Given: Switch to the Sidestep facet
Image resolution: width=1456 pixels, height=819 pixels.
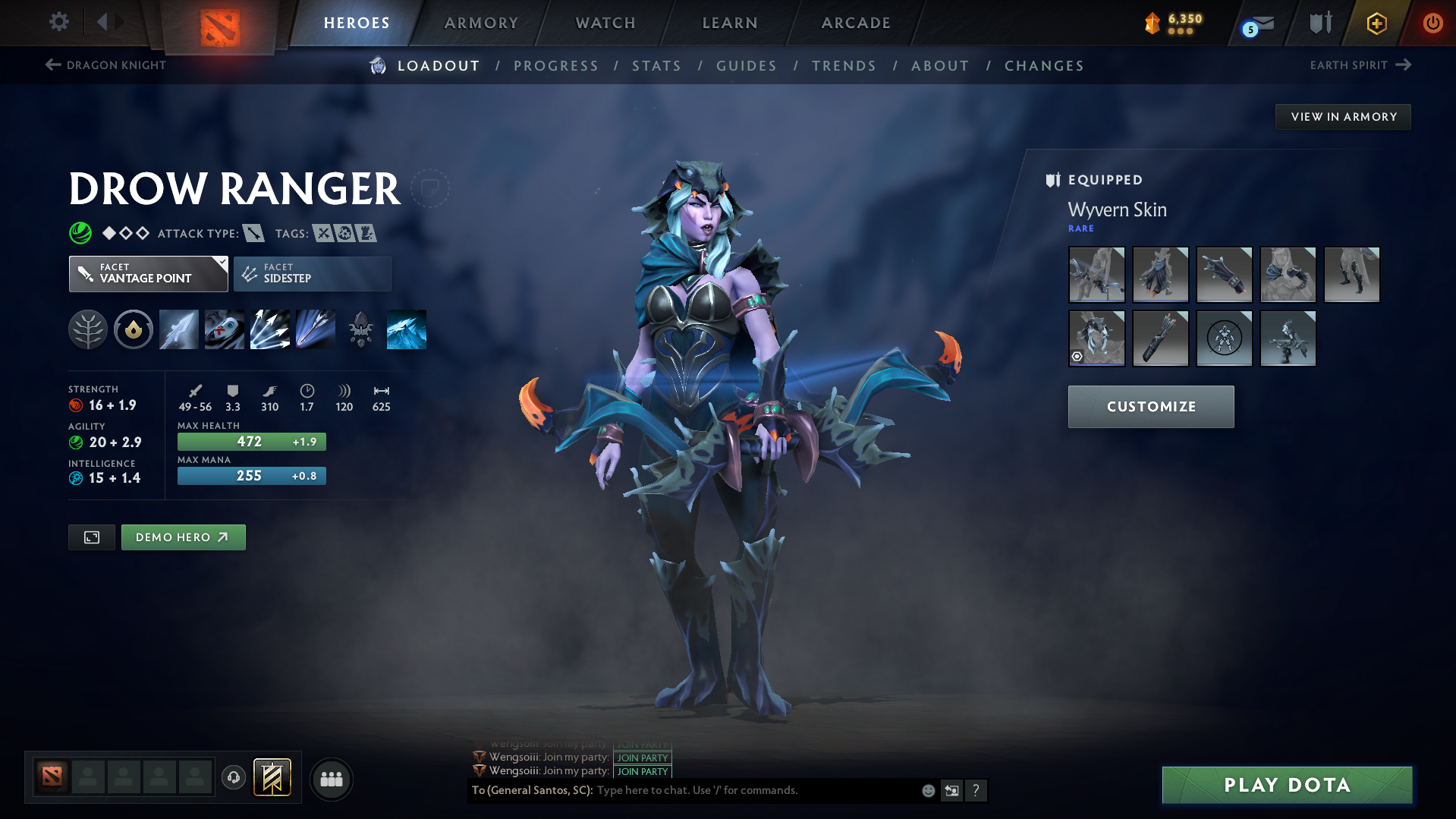Looking at the screenshot, I should [x=311, y=274].
